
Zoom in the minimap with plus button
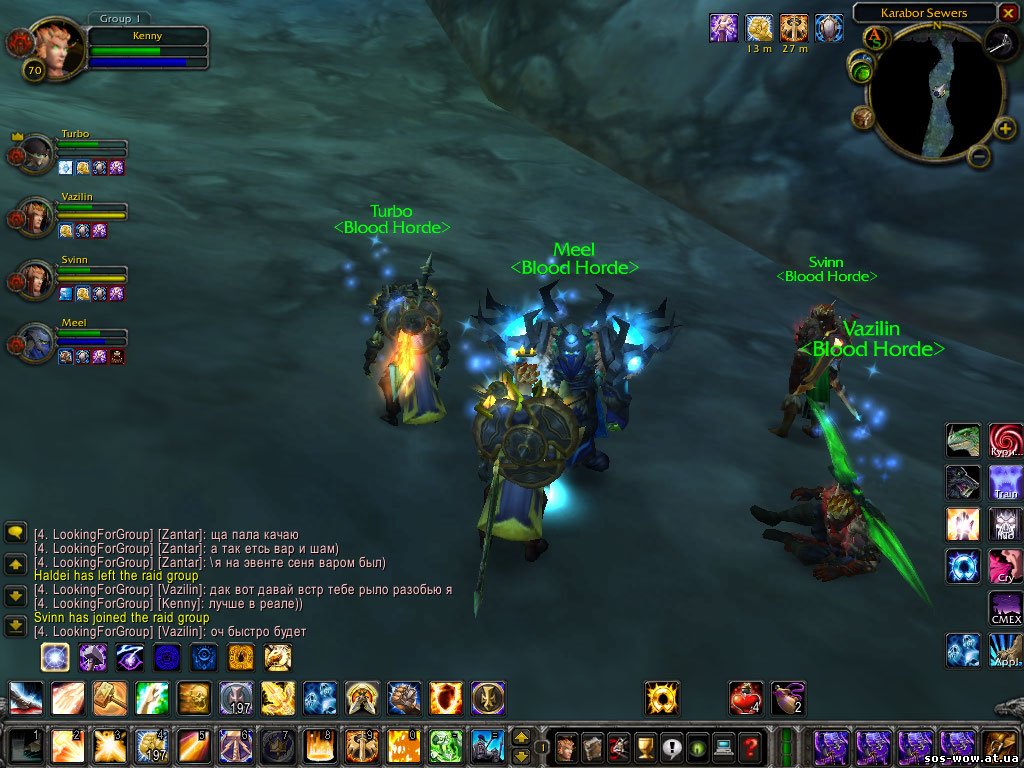click(1005, 128)
